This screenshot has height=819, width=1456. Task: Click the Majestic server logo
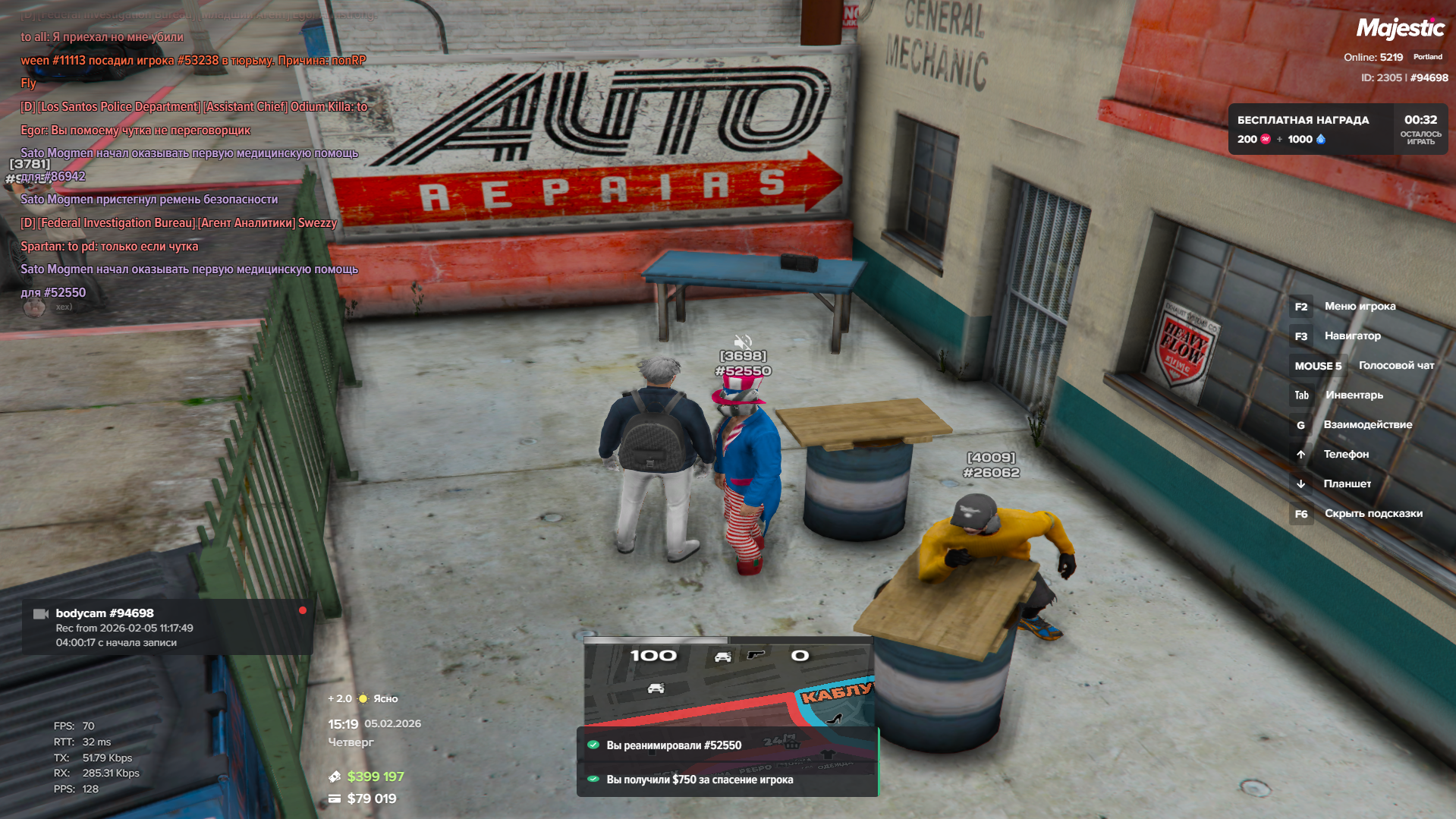coord(1400,29)
